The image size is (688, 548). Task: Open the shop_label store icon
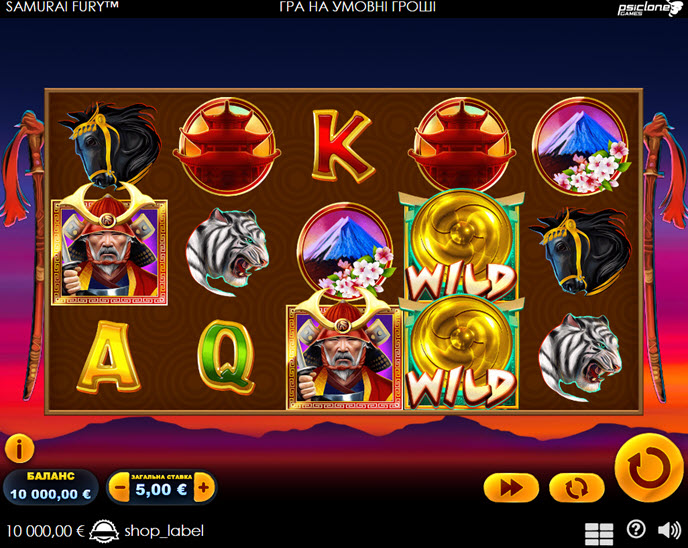[x=104, y=530]
